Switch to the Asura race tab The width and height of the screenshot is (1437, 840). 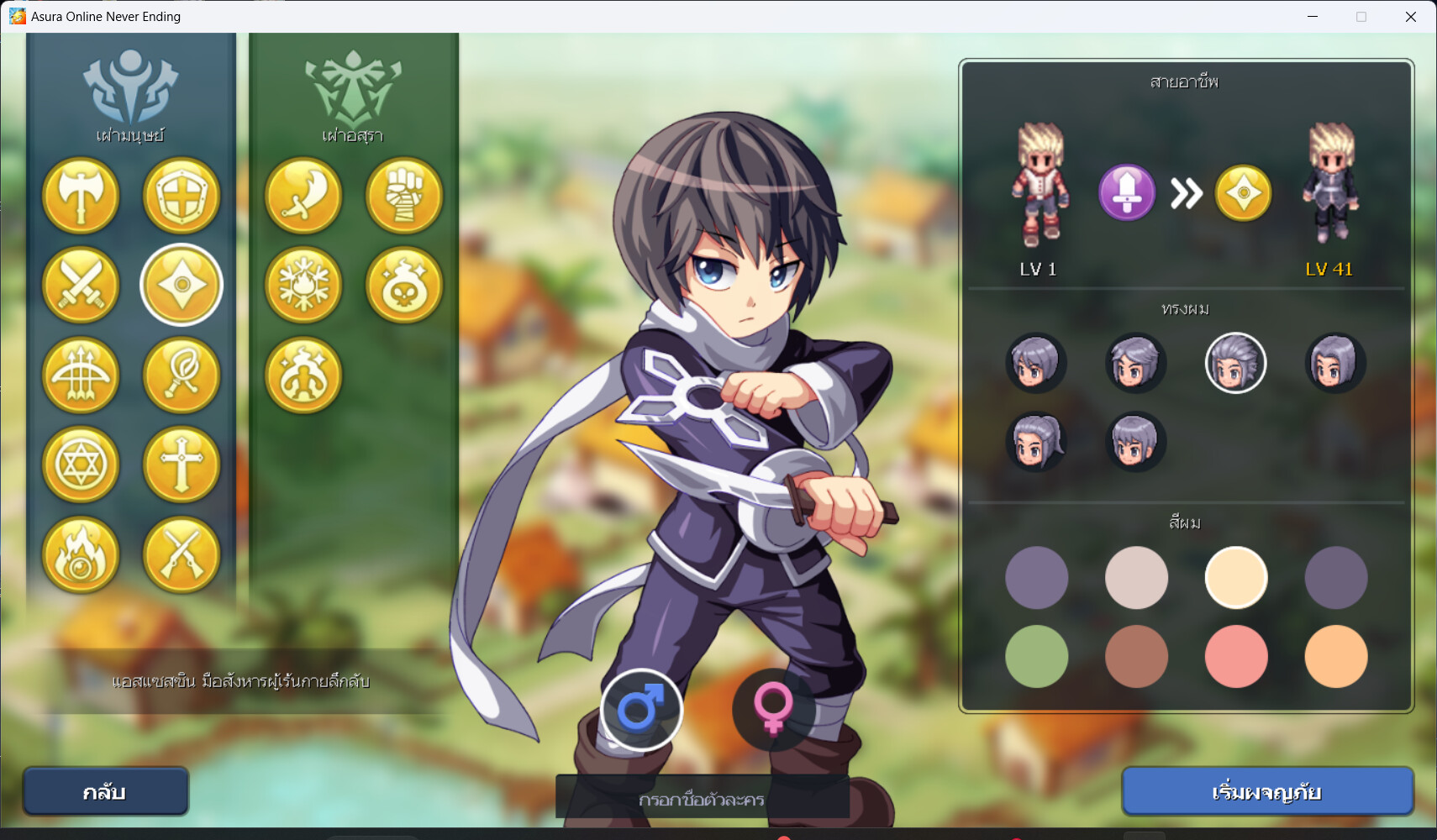coord(354,92)
